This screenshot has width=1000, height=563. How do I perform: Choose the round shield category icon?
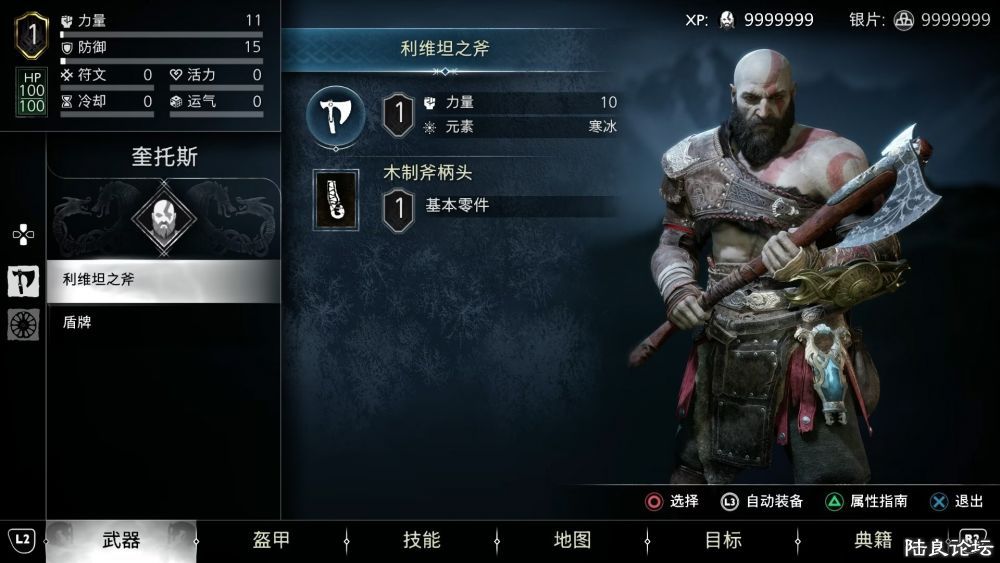pyautogui.click(x=23, y=324)
